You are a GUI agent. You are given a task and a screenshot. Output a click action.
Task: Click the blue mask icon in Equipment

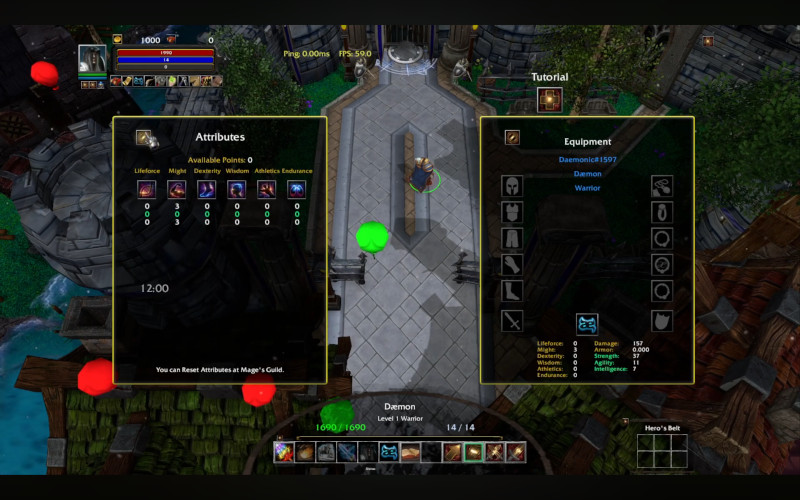[587, 323]
